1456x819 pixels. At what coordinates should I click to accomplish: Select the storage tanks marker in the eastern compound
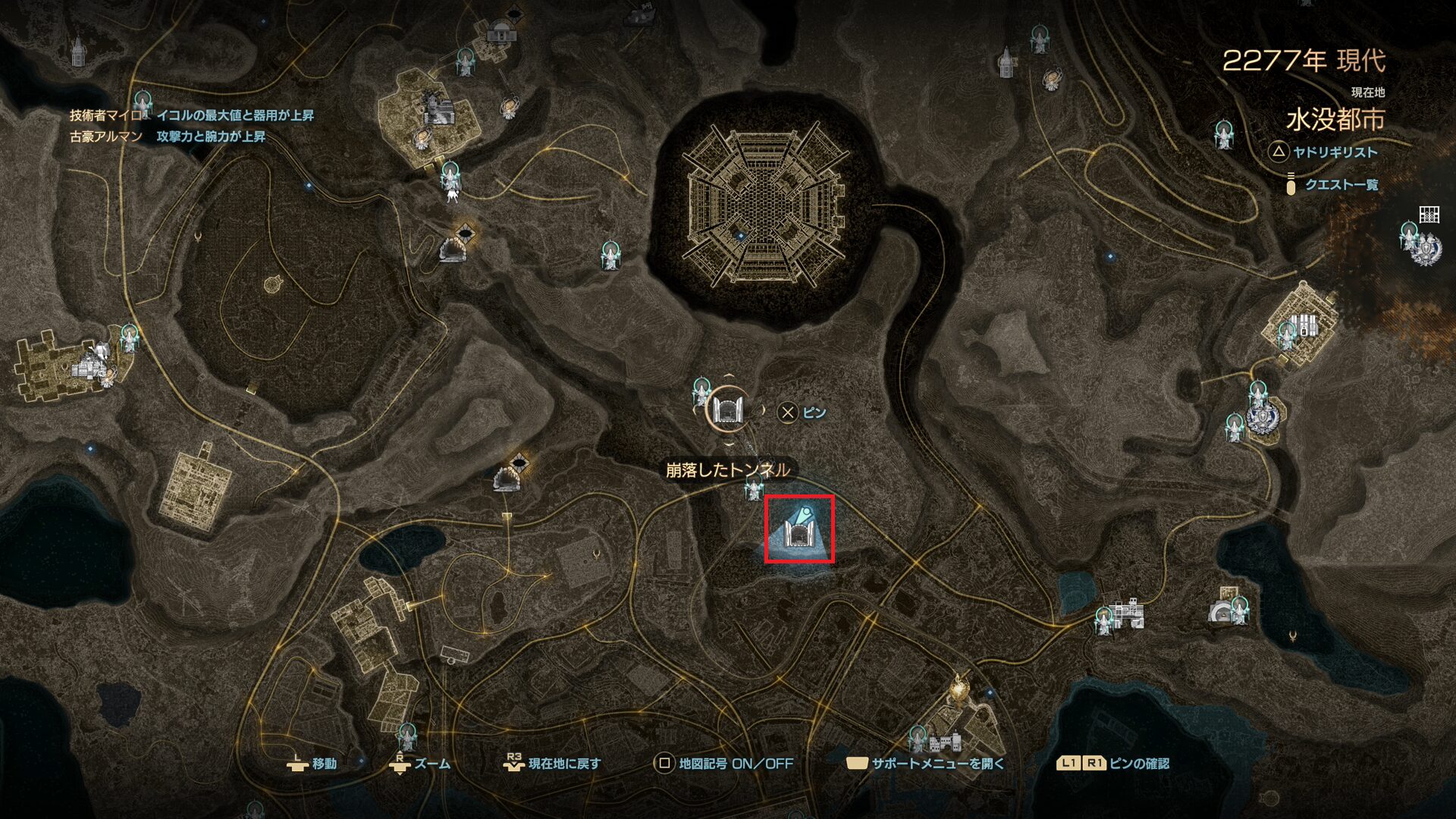coord(1304,325)
